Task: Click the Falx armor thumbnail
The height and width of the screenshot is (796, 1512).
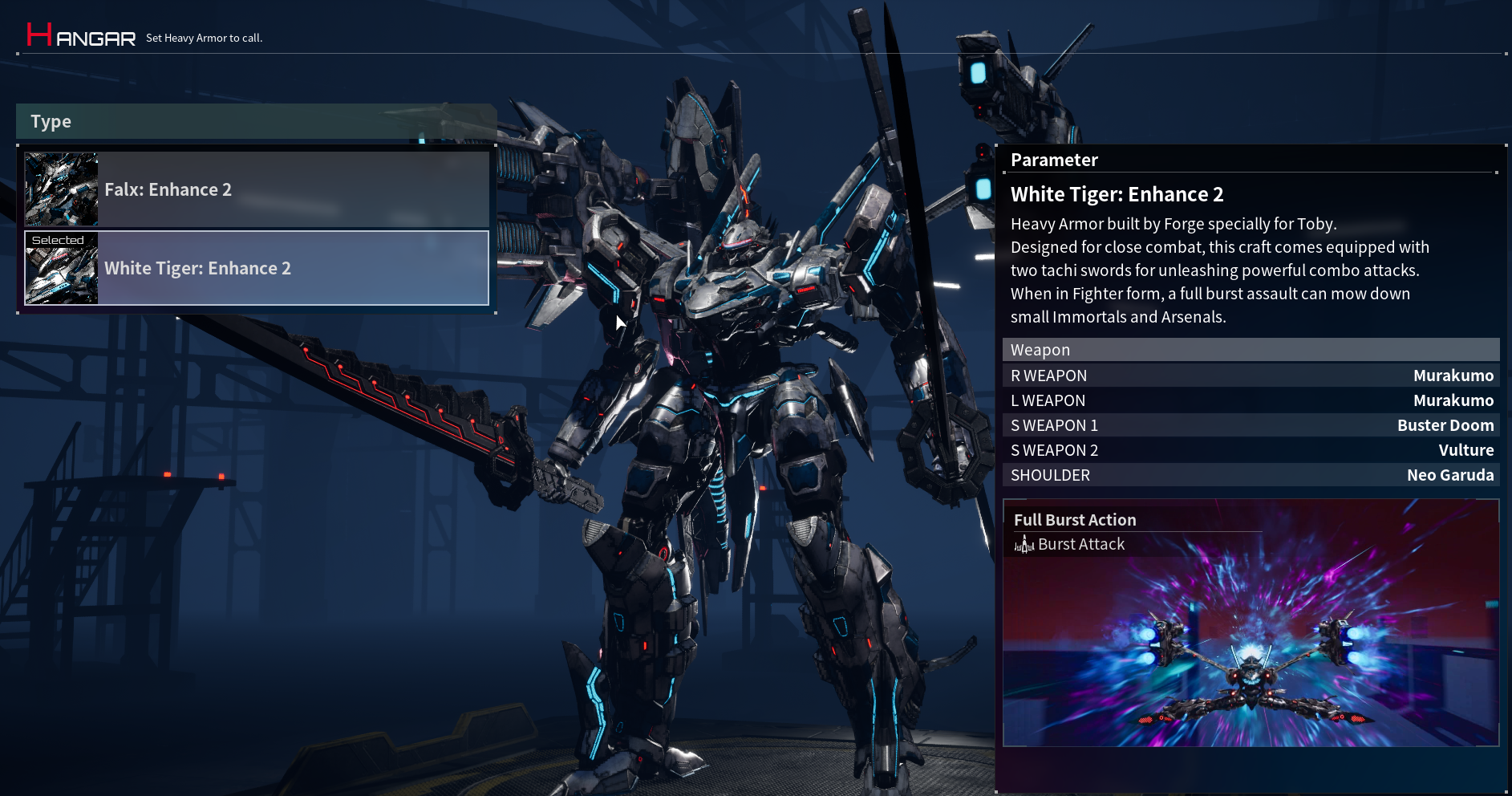Action: tap(62, 189)
